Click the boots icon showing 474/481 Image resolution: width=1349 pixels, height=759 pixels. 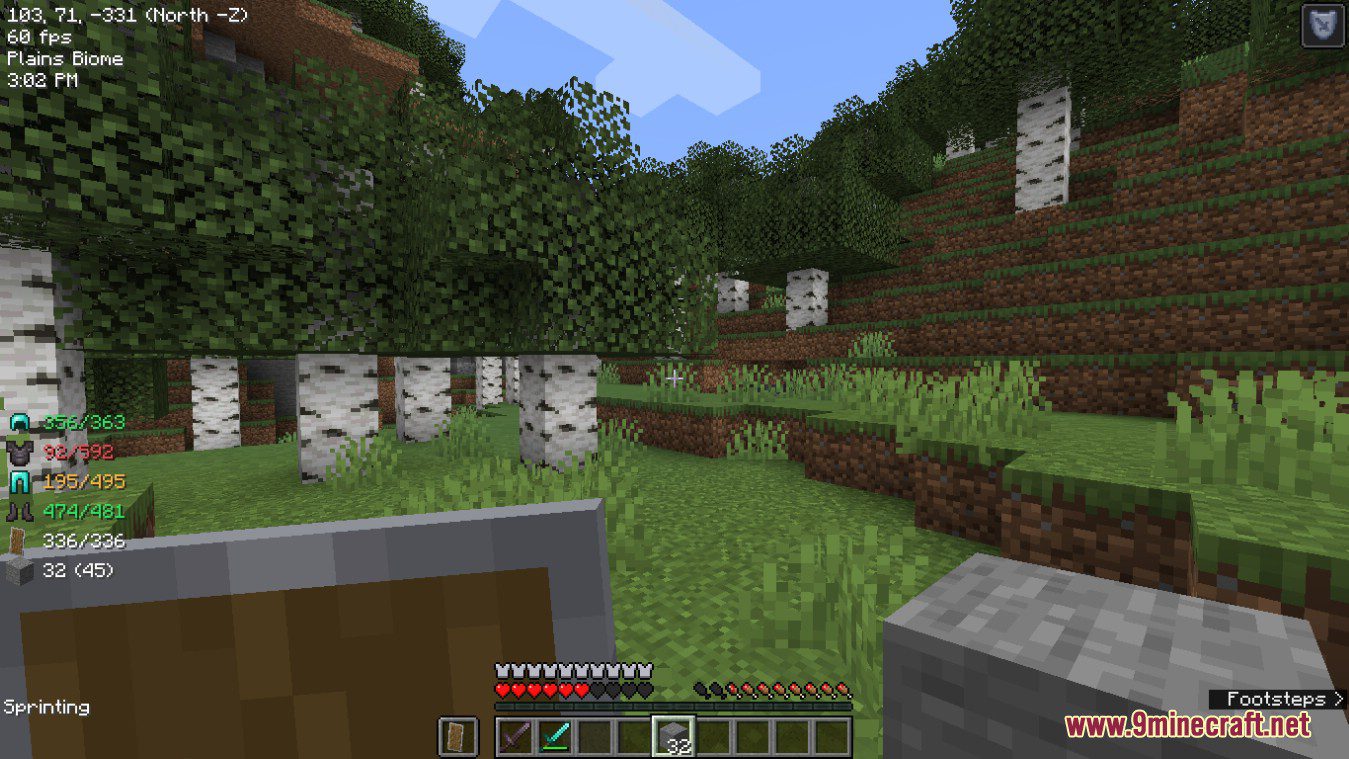click(x=20, y=512)
